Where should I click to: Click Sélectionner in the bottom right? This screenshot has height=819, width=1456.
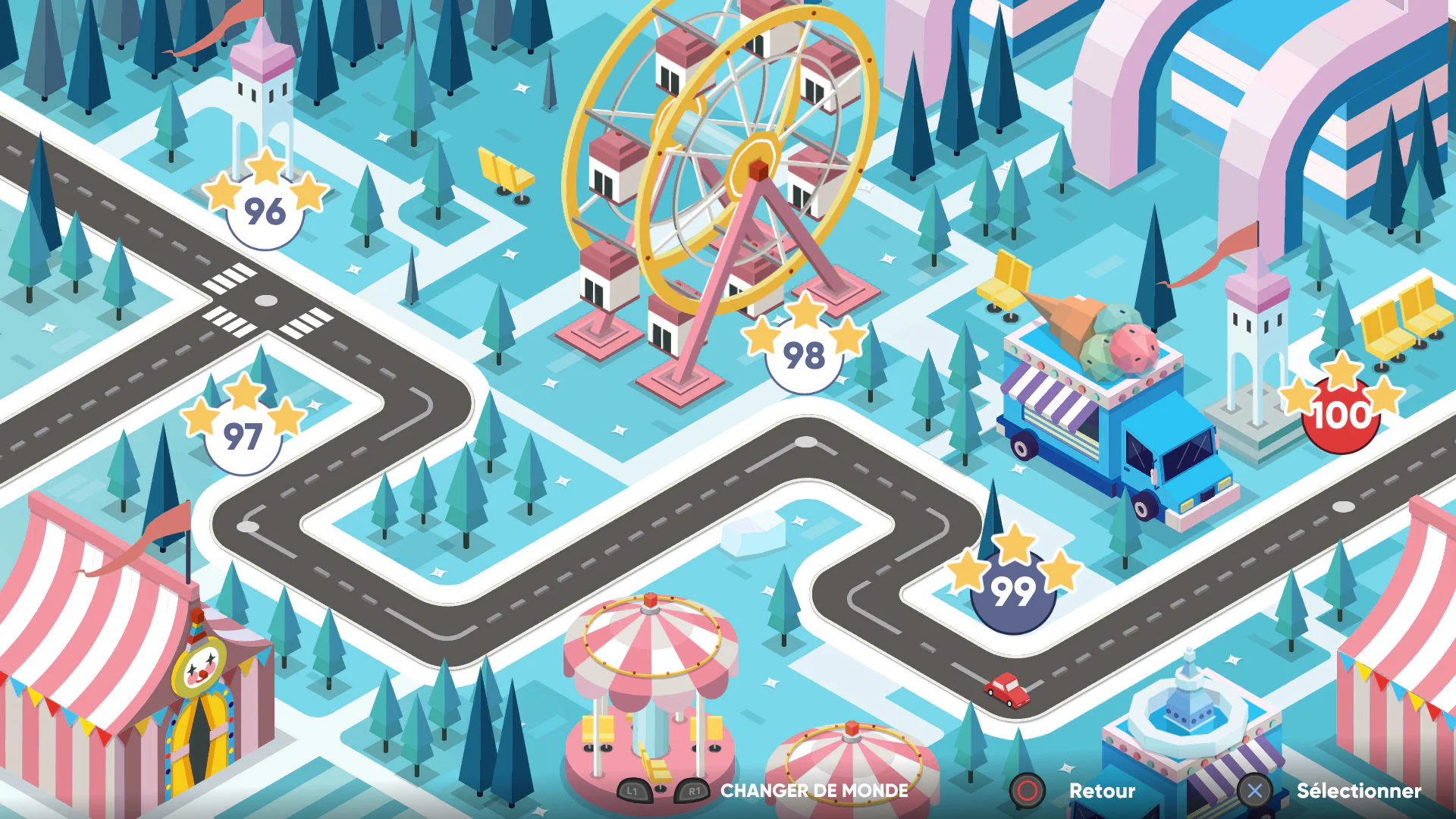pos(1359,791)
